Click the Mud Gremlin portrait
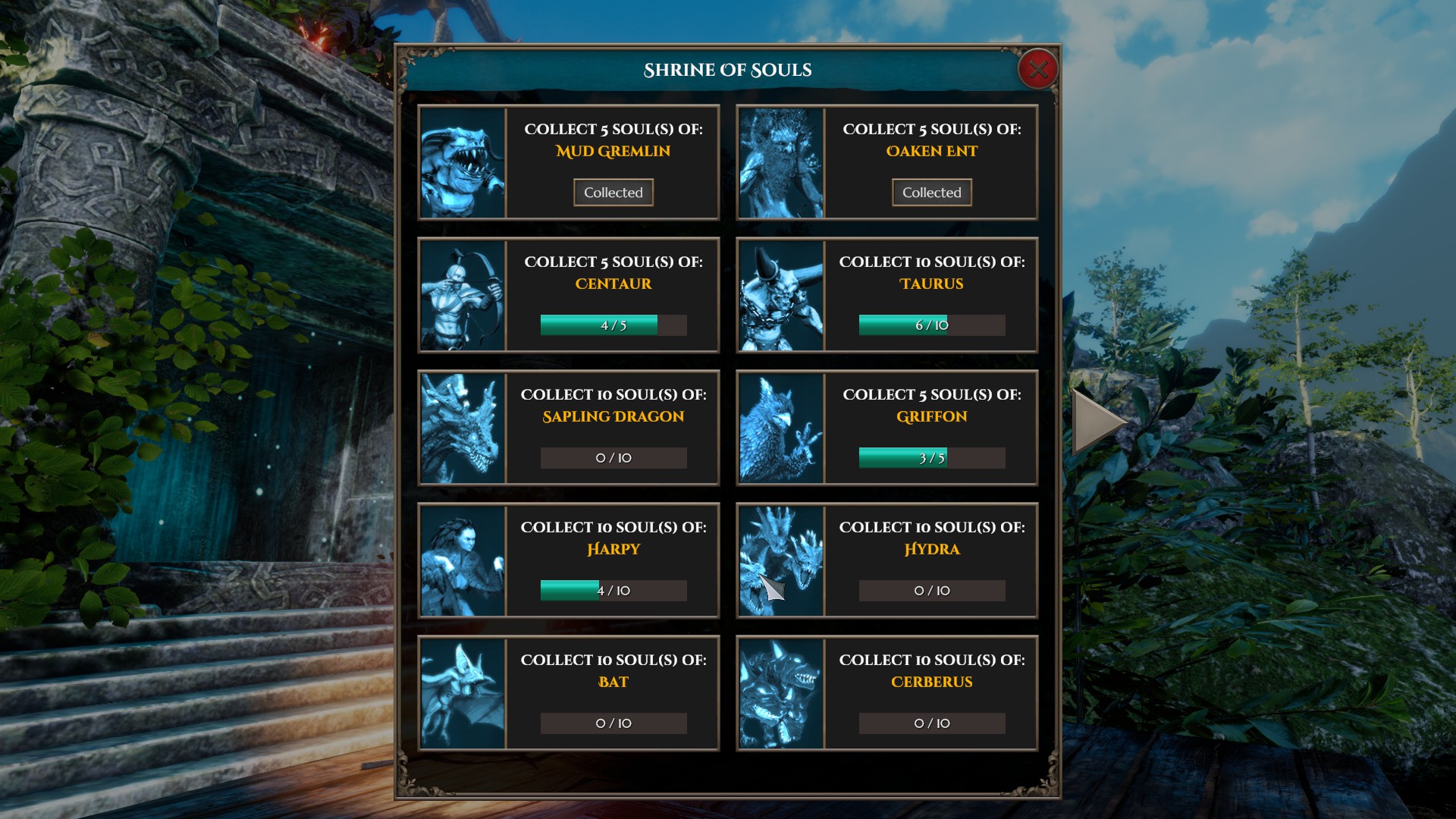1456x819 pixels. [463, 163]
